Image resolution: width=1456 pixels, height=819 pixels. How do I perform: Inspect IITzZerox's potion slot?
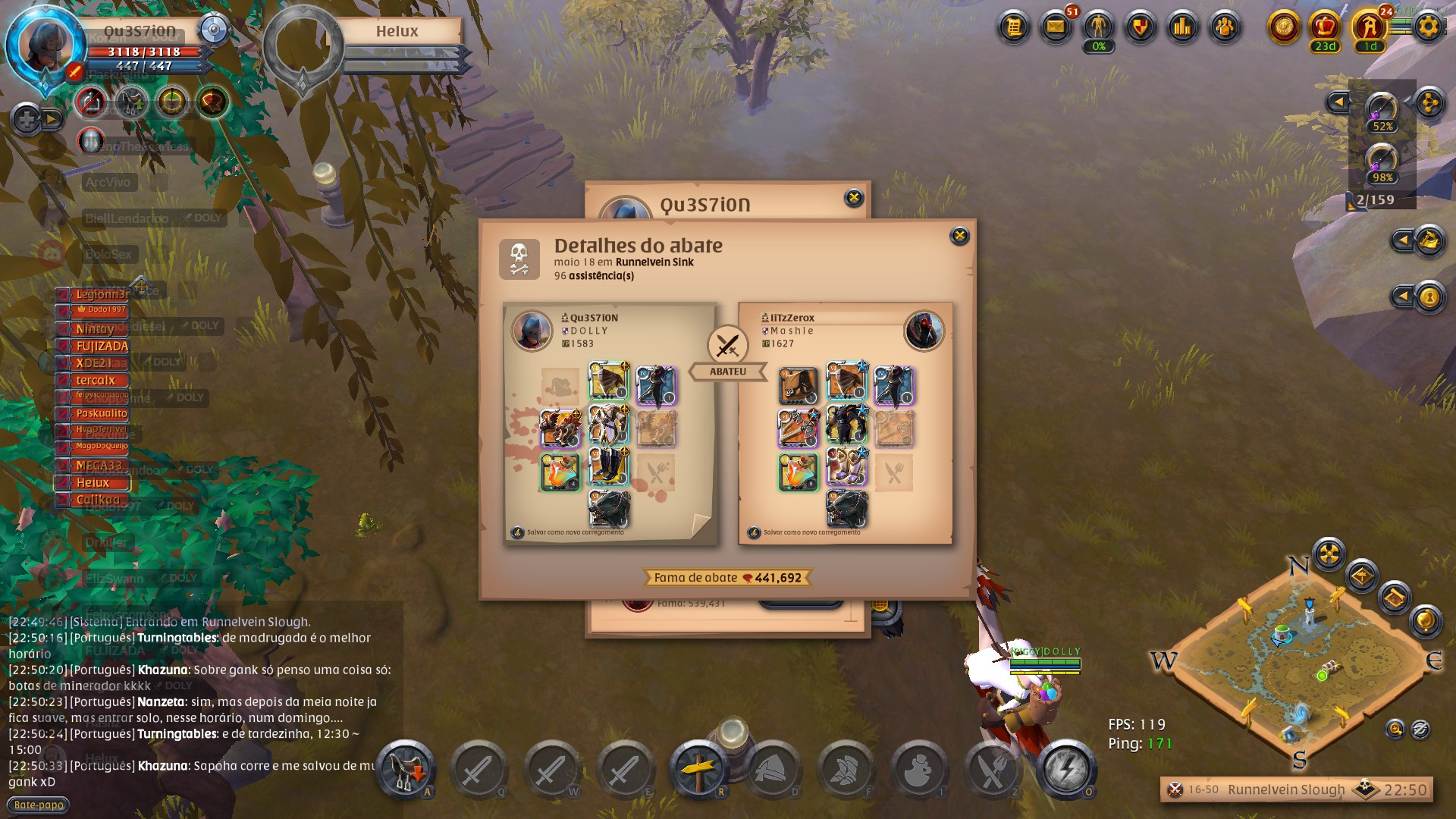798,471
